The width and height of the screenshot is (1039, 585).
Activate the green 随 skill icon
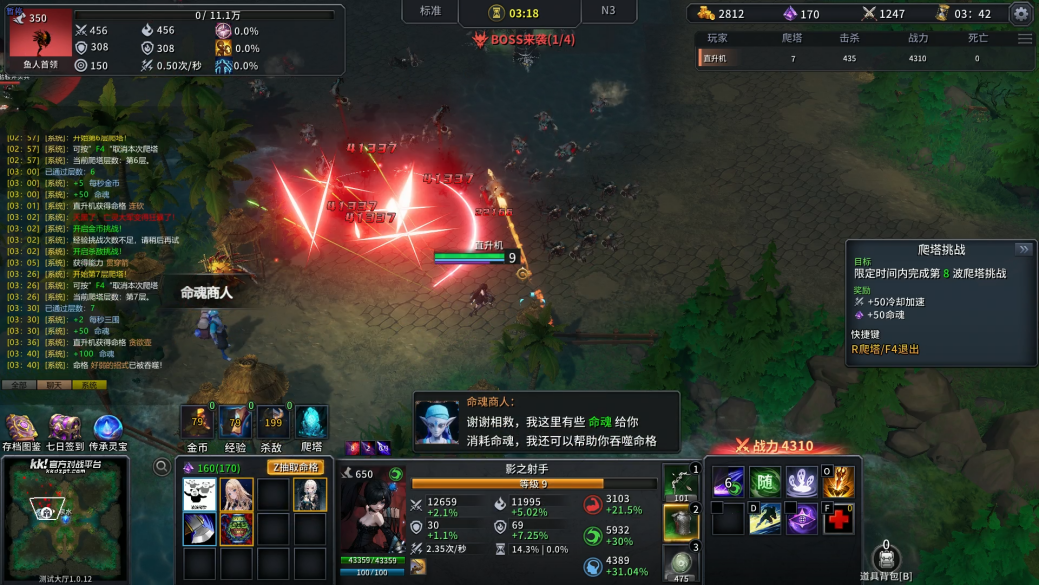tap(765, 482)
